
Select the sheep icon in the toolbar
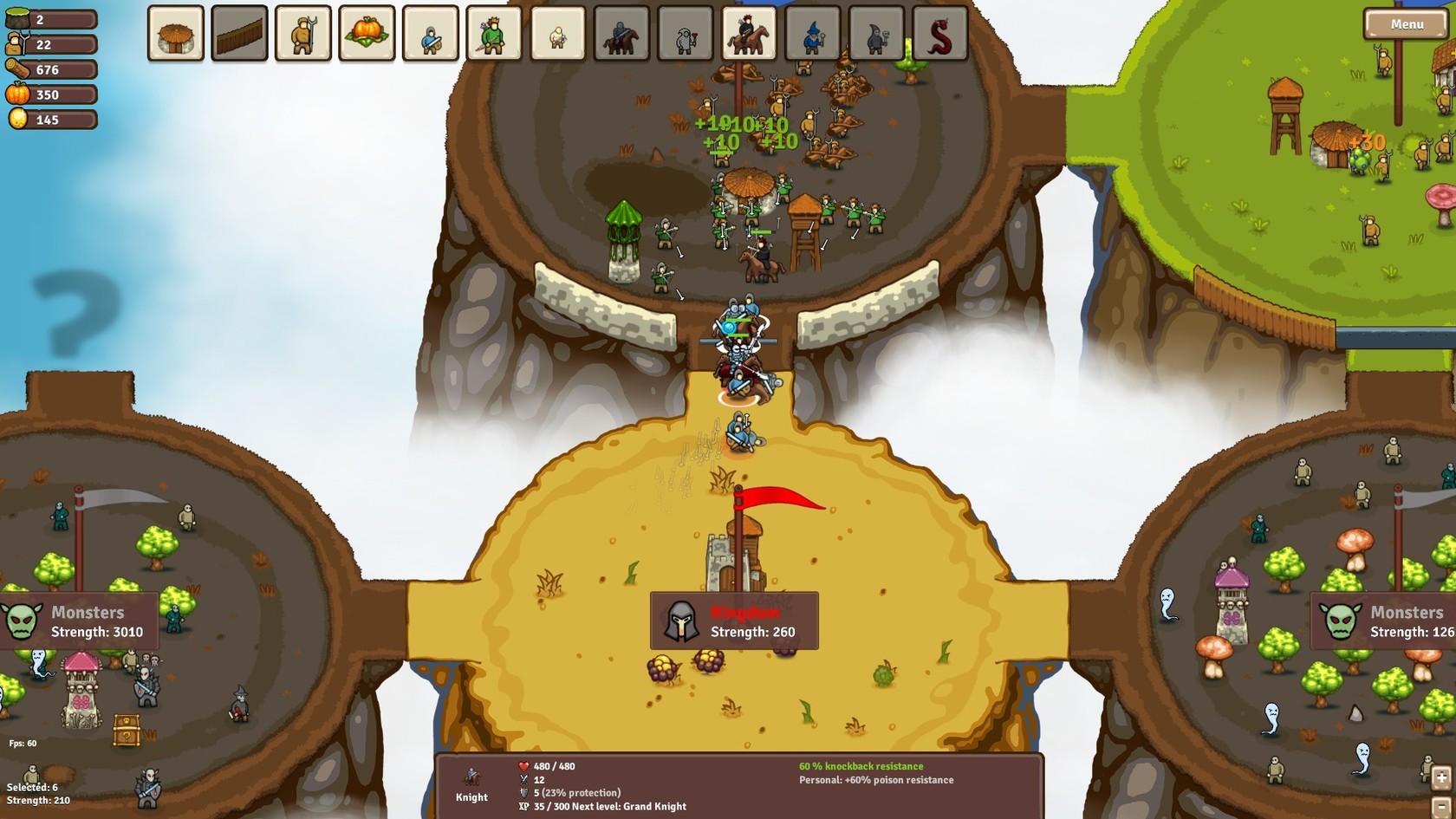click(557, 35)
